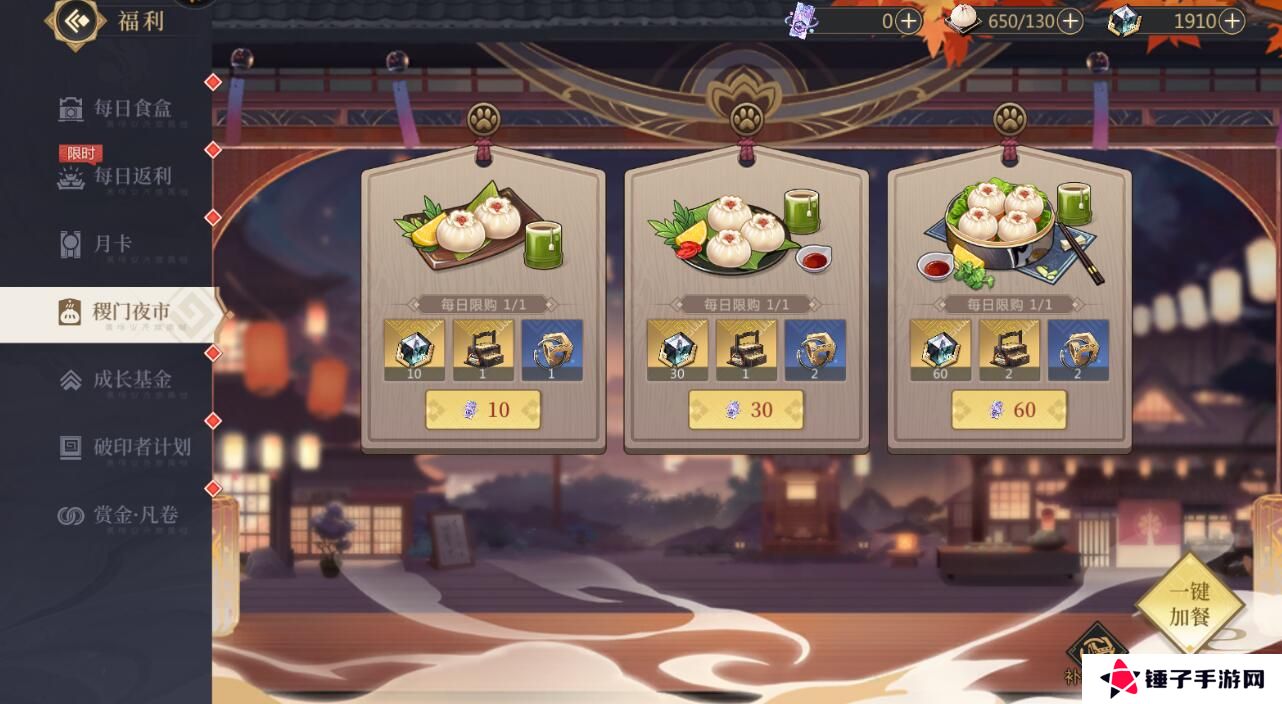This screenshot has height=704, width=1282.
Task: Inspect the 60 crystal reward icon
Action: (x=940, y=349)
